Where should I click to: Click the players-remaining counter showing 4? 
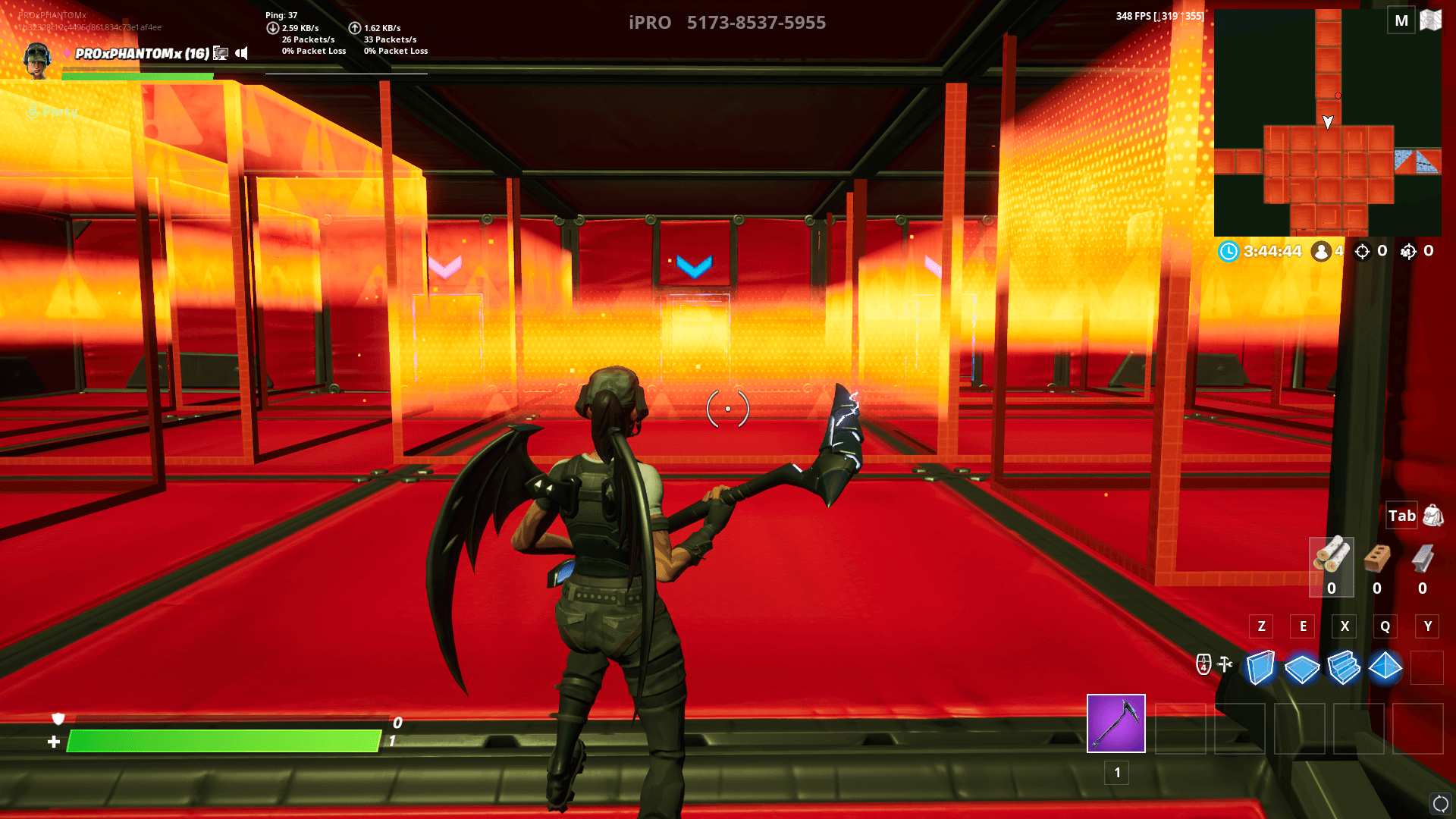pyautogui.click(x=1323, y=251)
